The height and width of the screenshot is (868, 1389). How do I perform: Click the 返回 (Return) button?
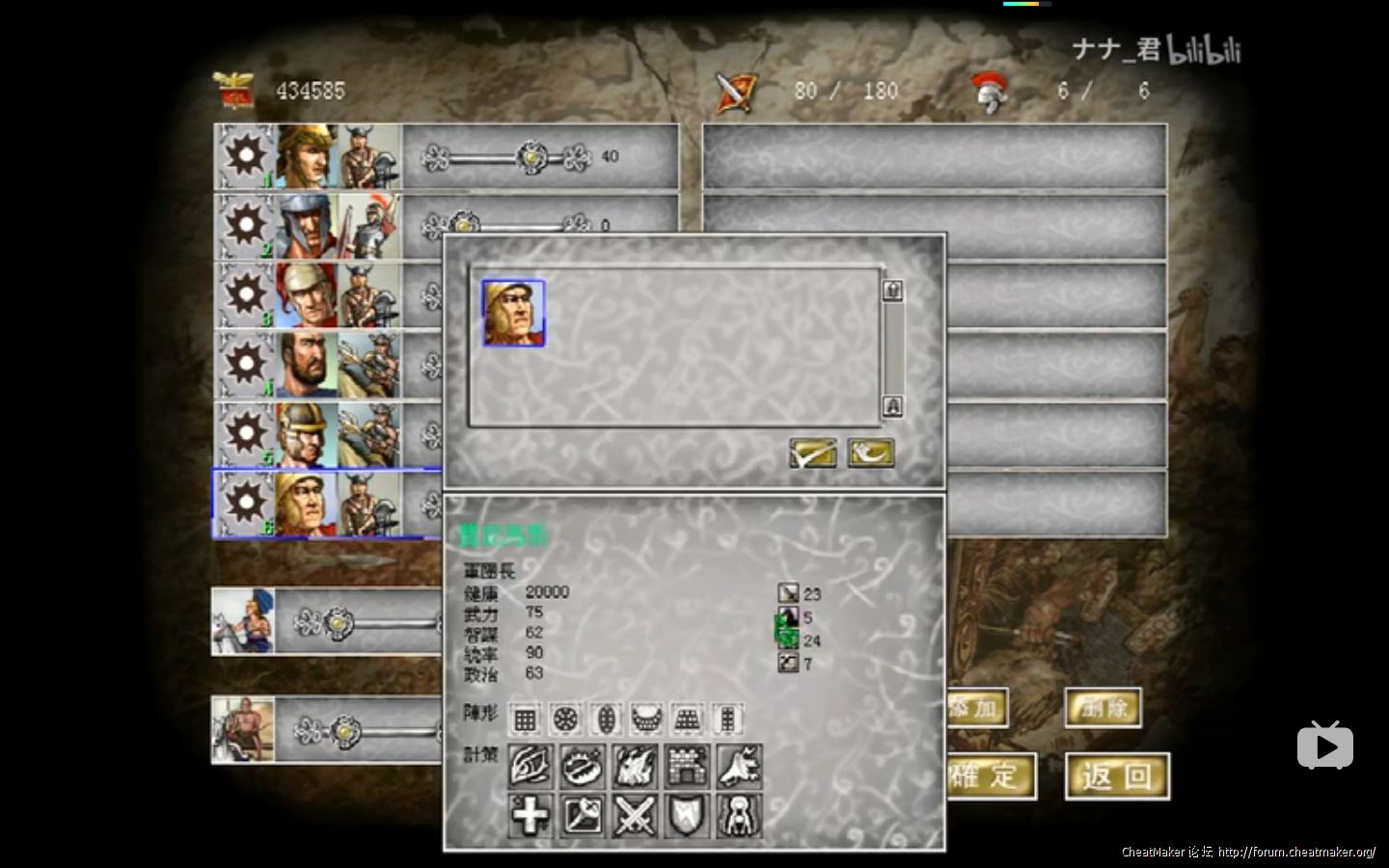pos(1117,776)
